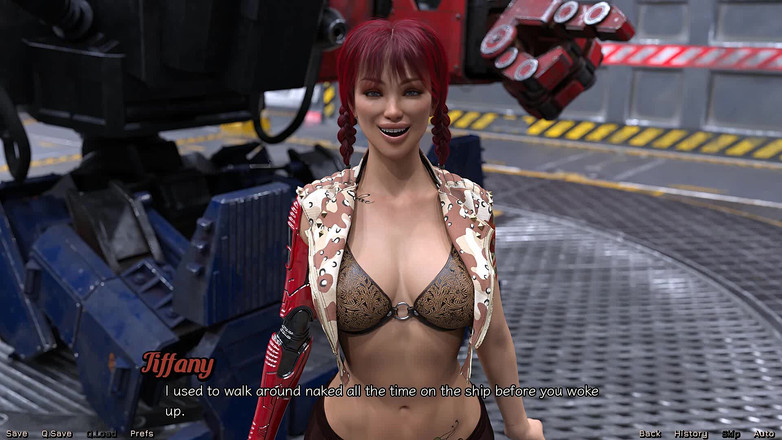Show the dialogue History log

pos(690,433)
